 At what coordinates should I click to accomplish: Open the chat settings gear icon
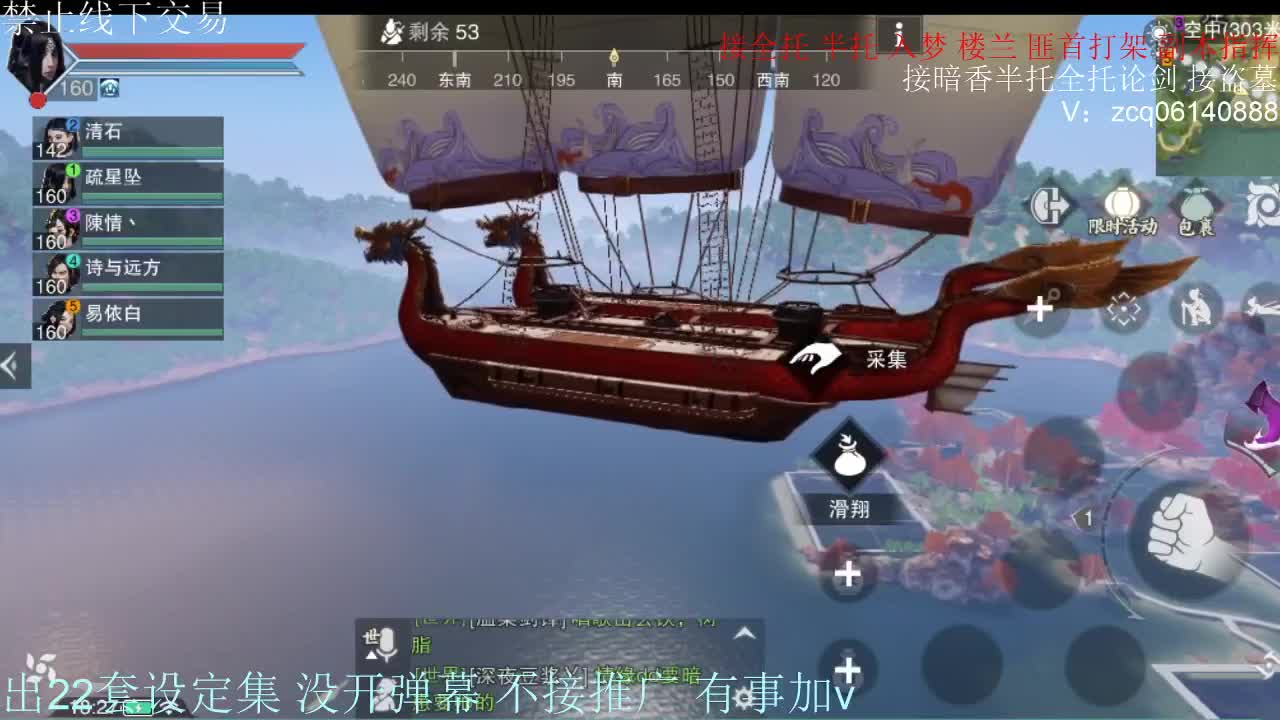(746, 698)
